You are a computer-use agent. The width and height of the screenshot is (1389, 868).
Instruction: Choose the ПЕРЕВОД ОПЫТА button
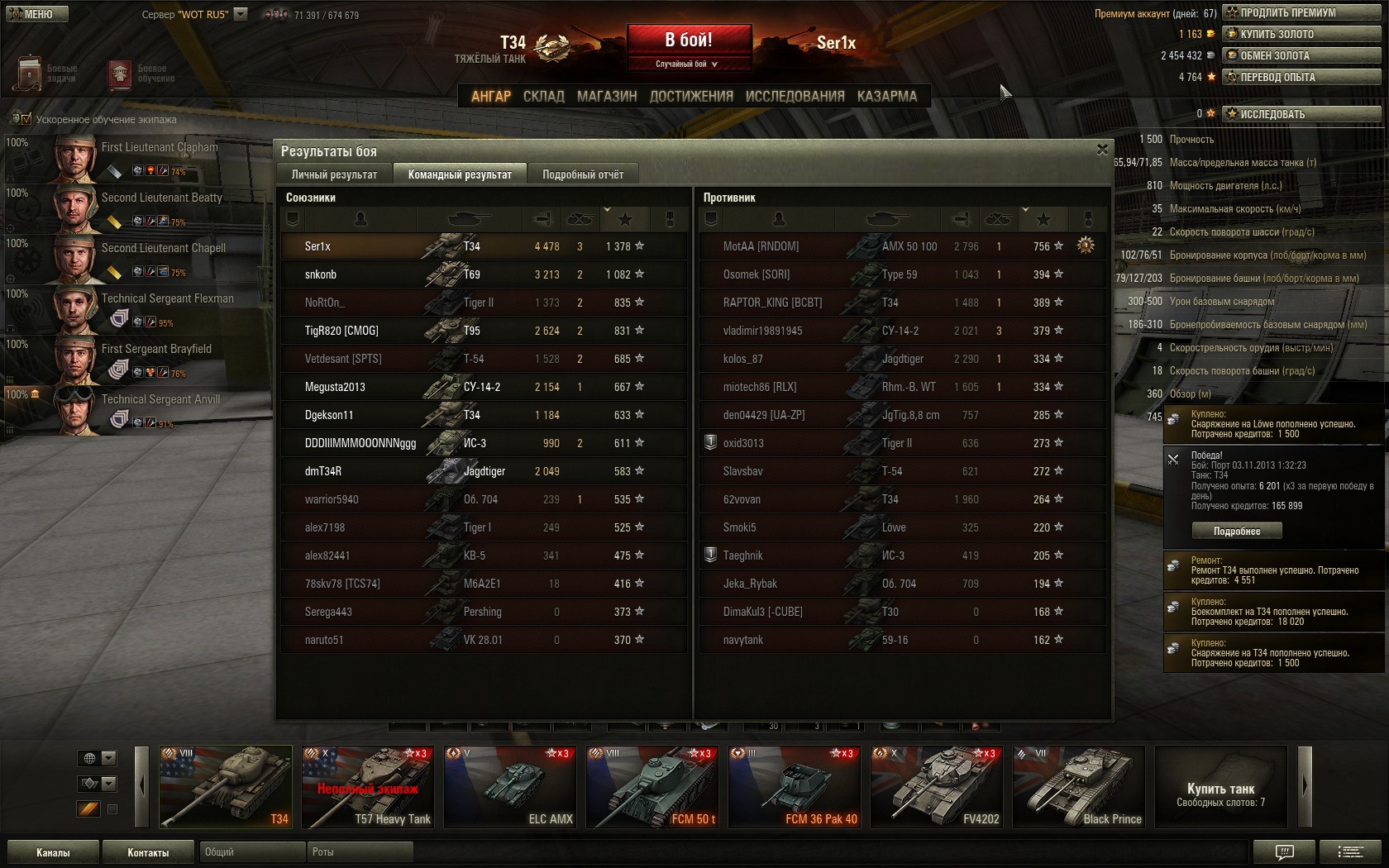pyautogui.click(x=1302, y=77)
